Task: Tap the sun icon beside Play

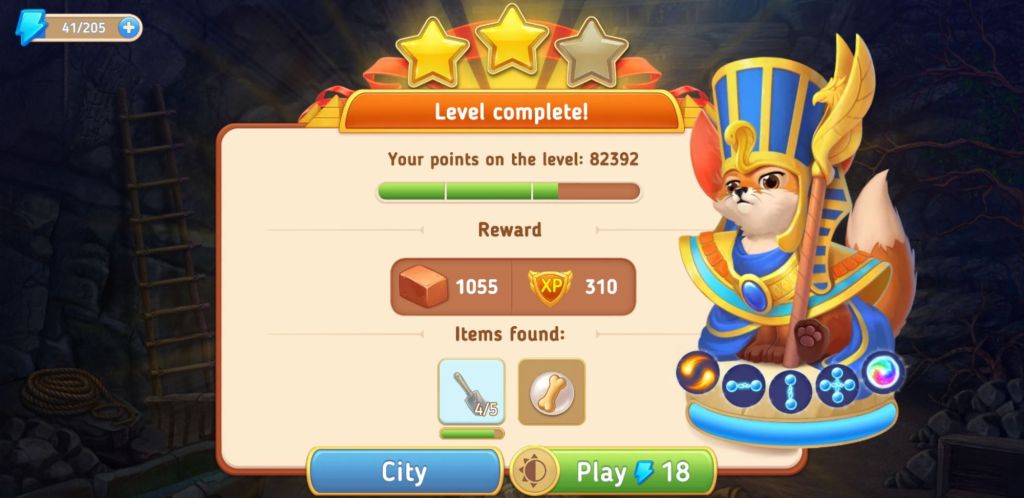Action: tap(534, 472)
